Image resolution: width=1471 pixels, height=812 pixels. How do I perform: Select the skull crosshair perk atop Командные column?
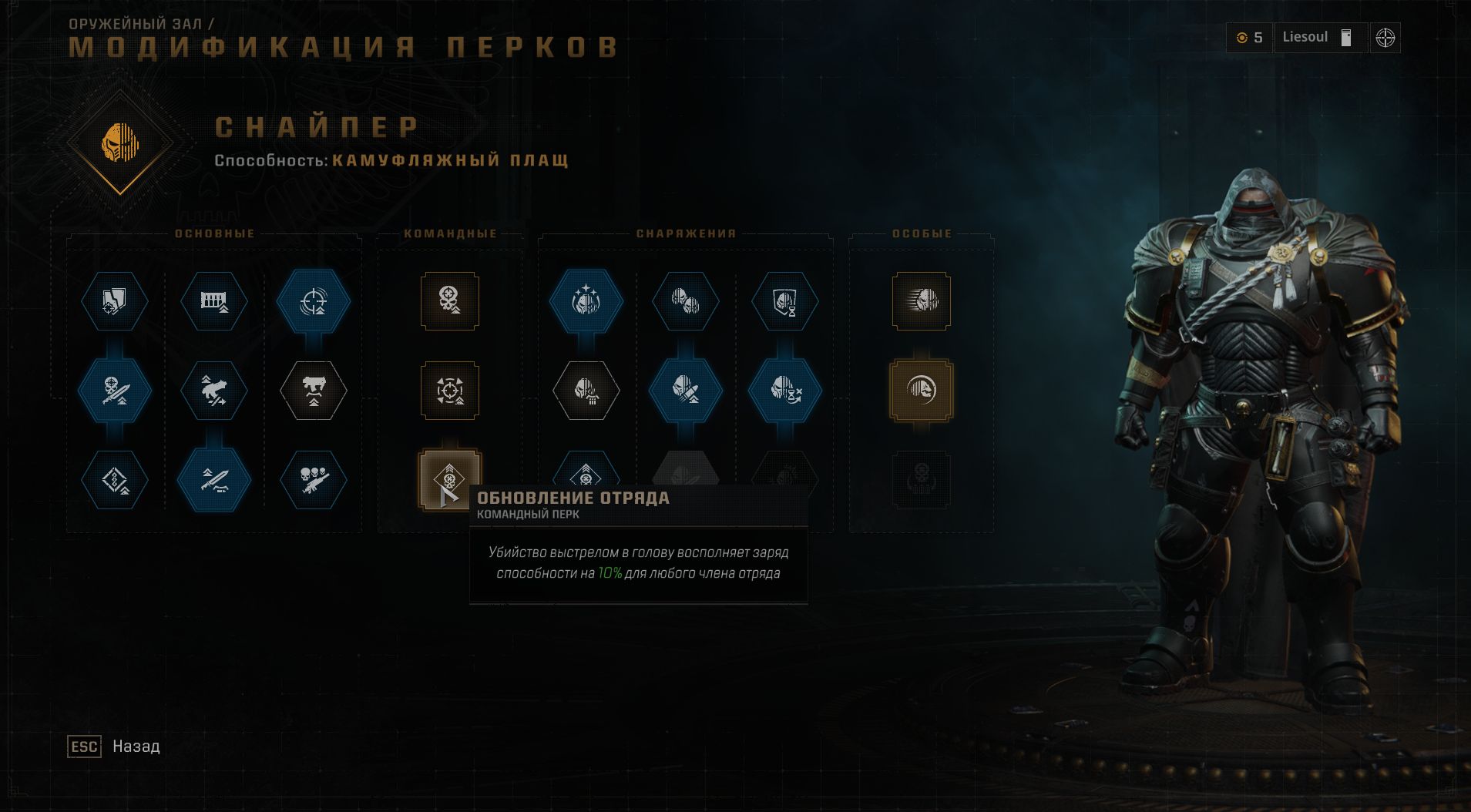pos(451,302)
